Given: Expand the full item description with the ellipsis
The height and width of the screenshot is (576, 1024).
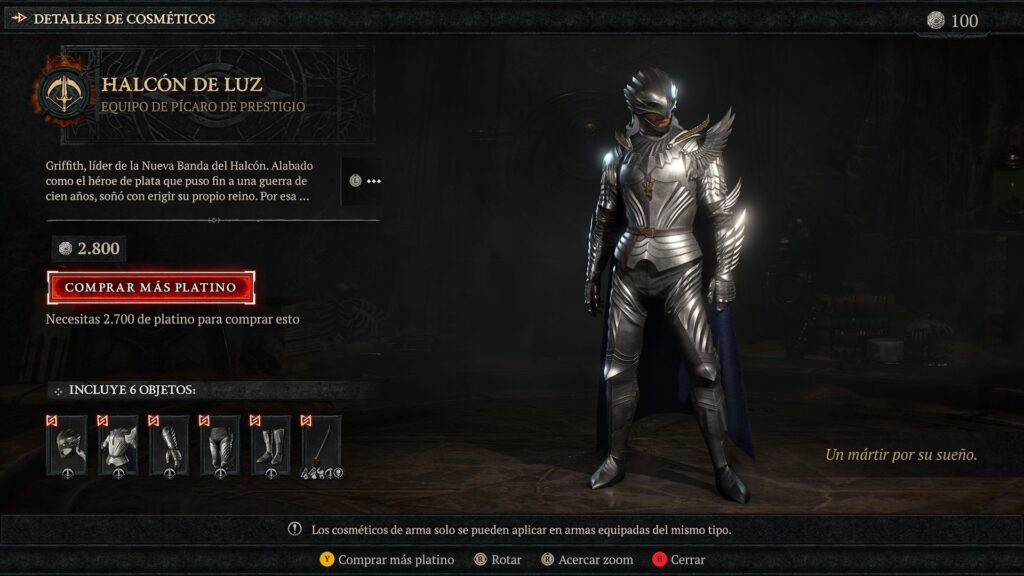Looking at the screenshot, I should (x=366, y=181).
